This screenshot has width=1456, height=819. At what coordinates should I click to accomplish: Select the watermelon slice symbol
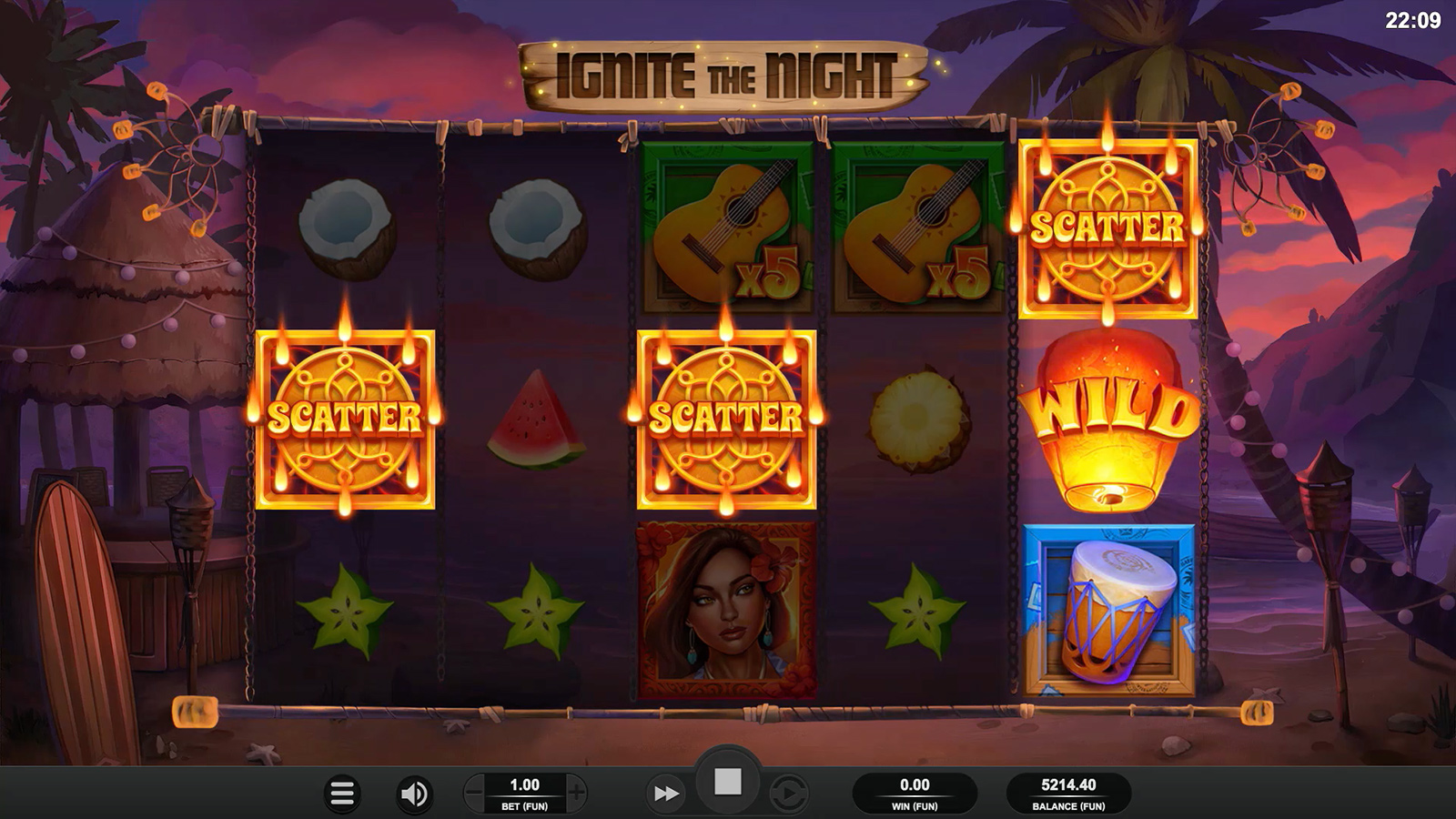coord(536,421)
